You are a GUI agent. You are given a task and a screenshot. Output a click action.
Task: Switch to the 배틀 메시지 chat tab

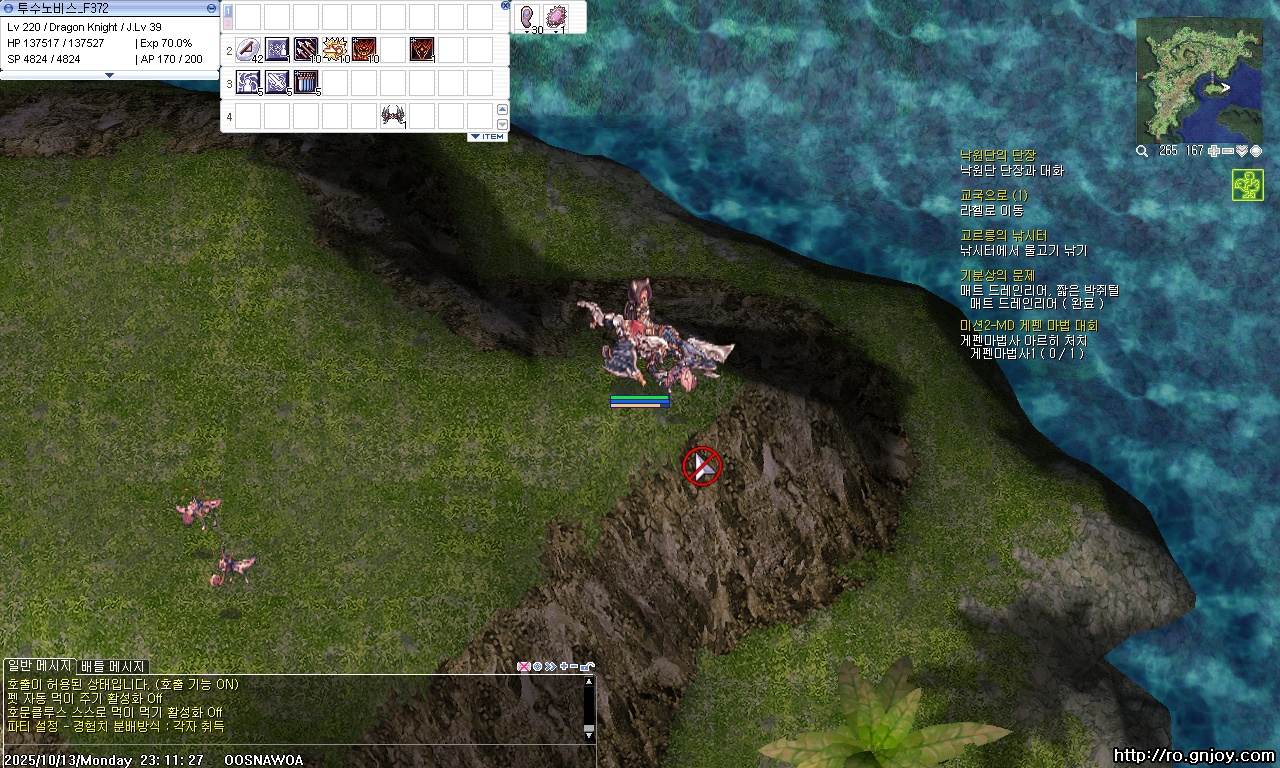coord(113,666)
